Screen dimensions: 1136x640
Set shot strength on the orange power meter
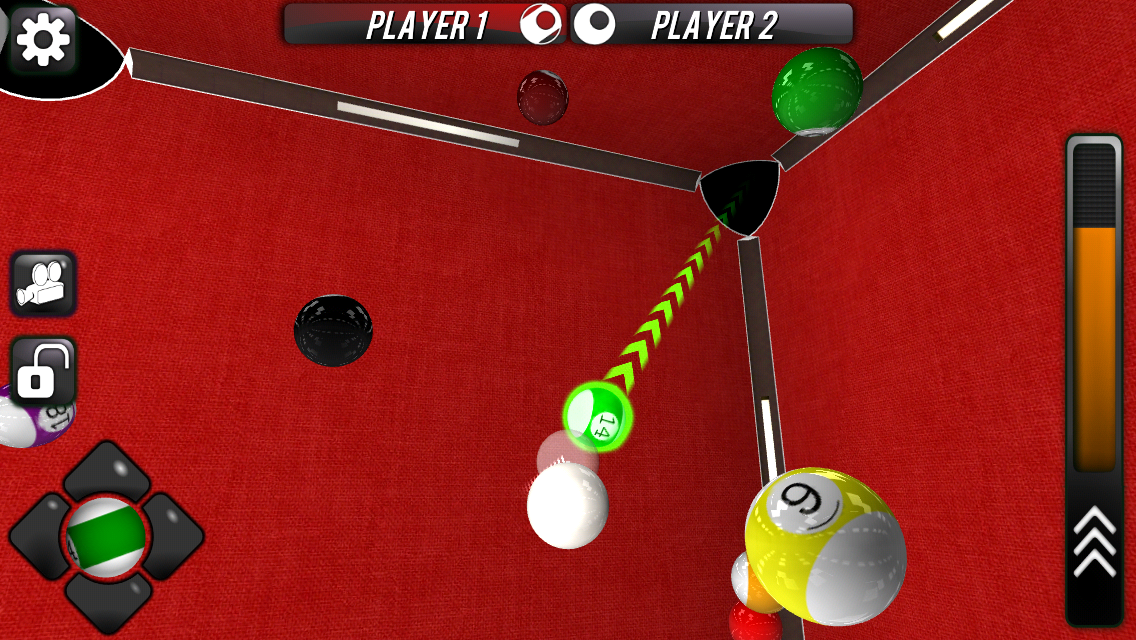[x=1094, y=347]
